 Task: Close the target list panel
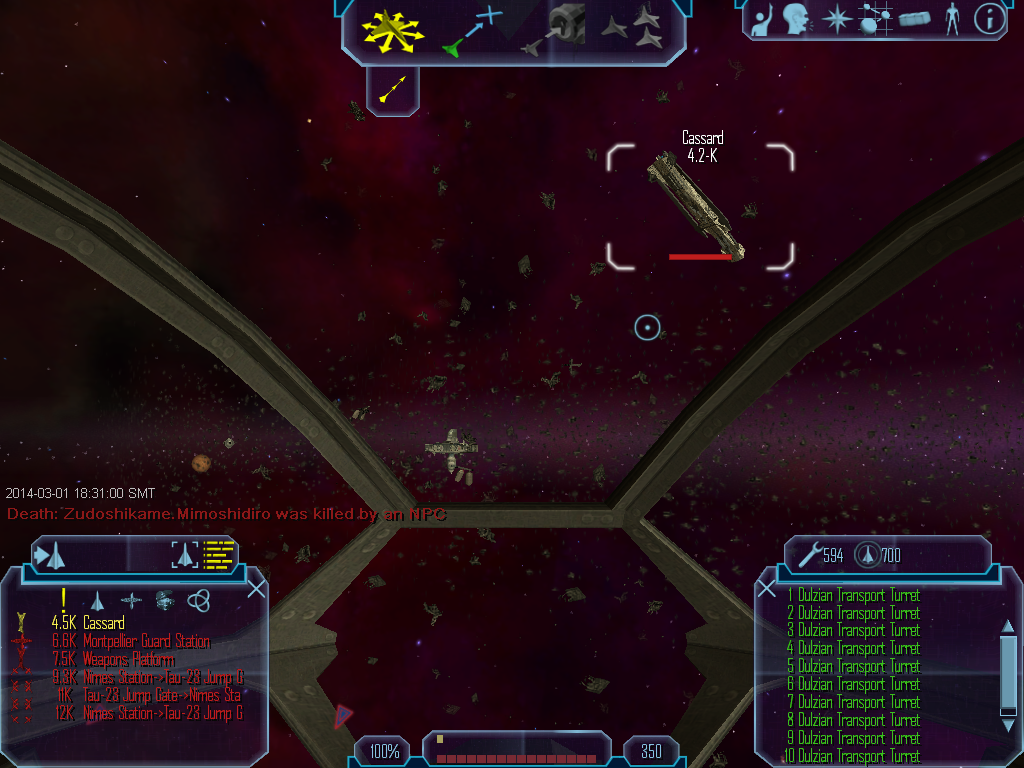[256, 588]
